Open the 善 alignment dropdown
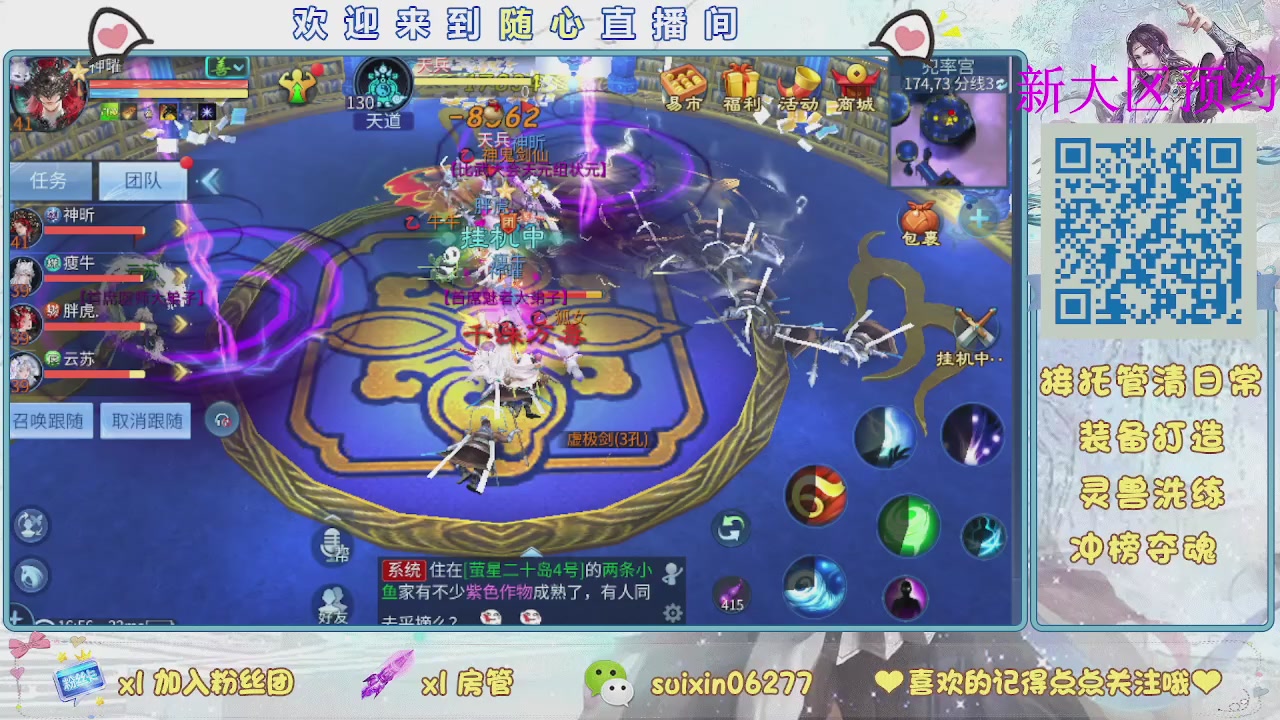Screen dimensions: 1280x720 [226, 66]
